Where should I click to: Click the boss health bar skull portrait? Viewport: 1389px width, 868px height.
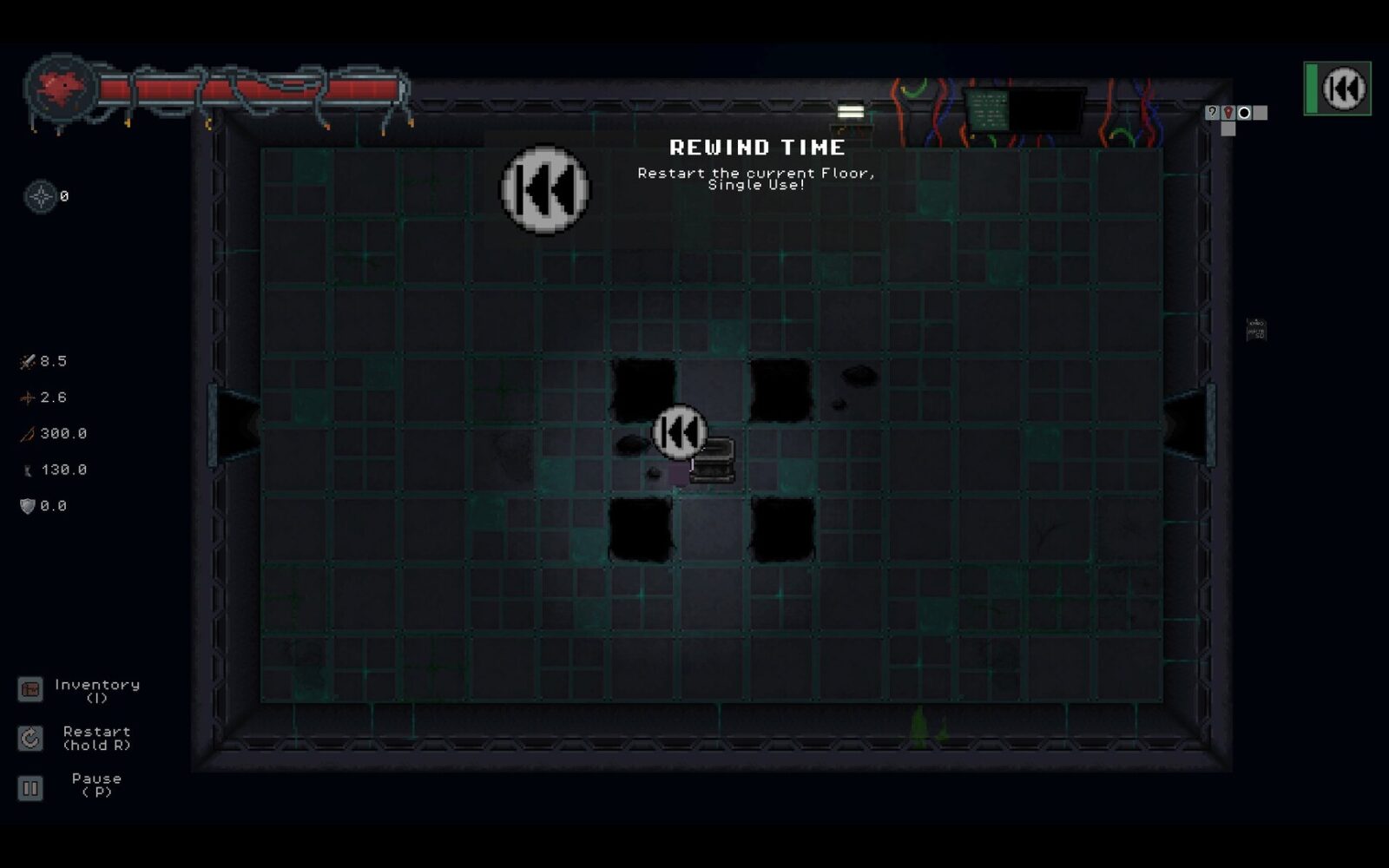(59, 87)
